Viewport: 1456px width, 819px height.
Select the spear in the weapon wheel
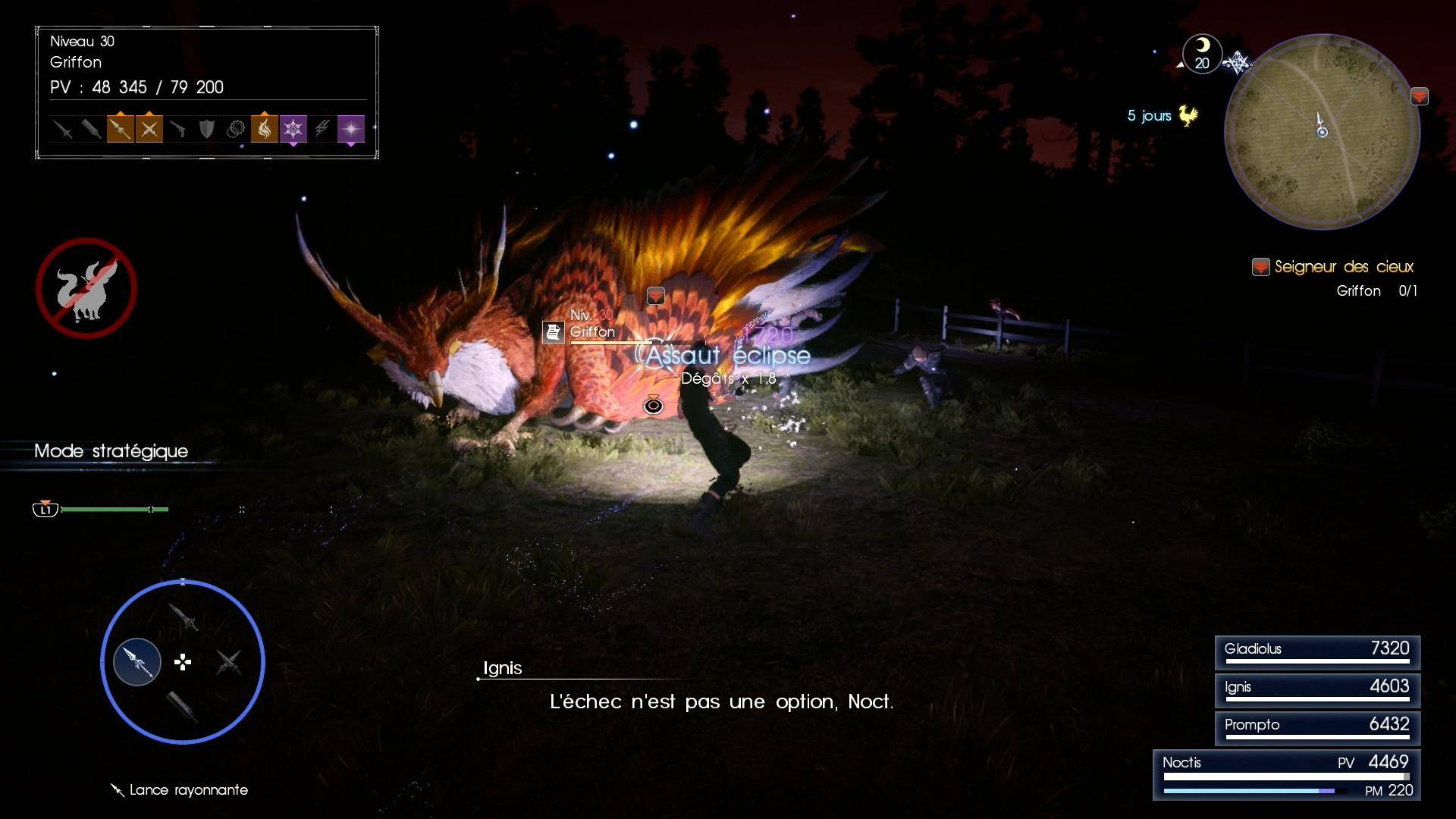137,661
